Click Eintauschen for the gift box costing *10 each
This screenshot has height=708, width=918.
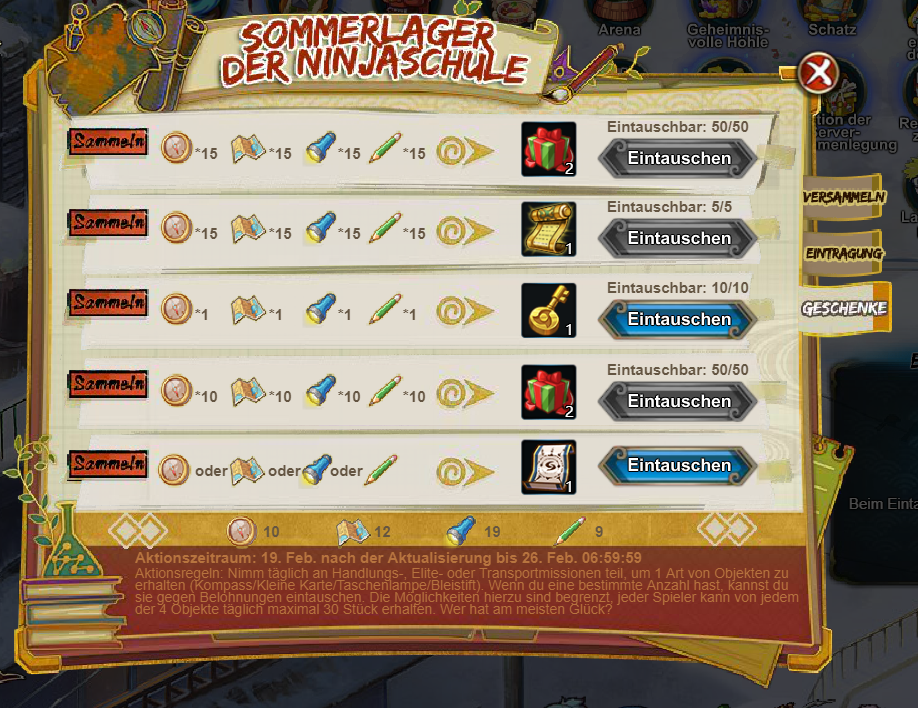678,401
